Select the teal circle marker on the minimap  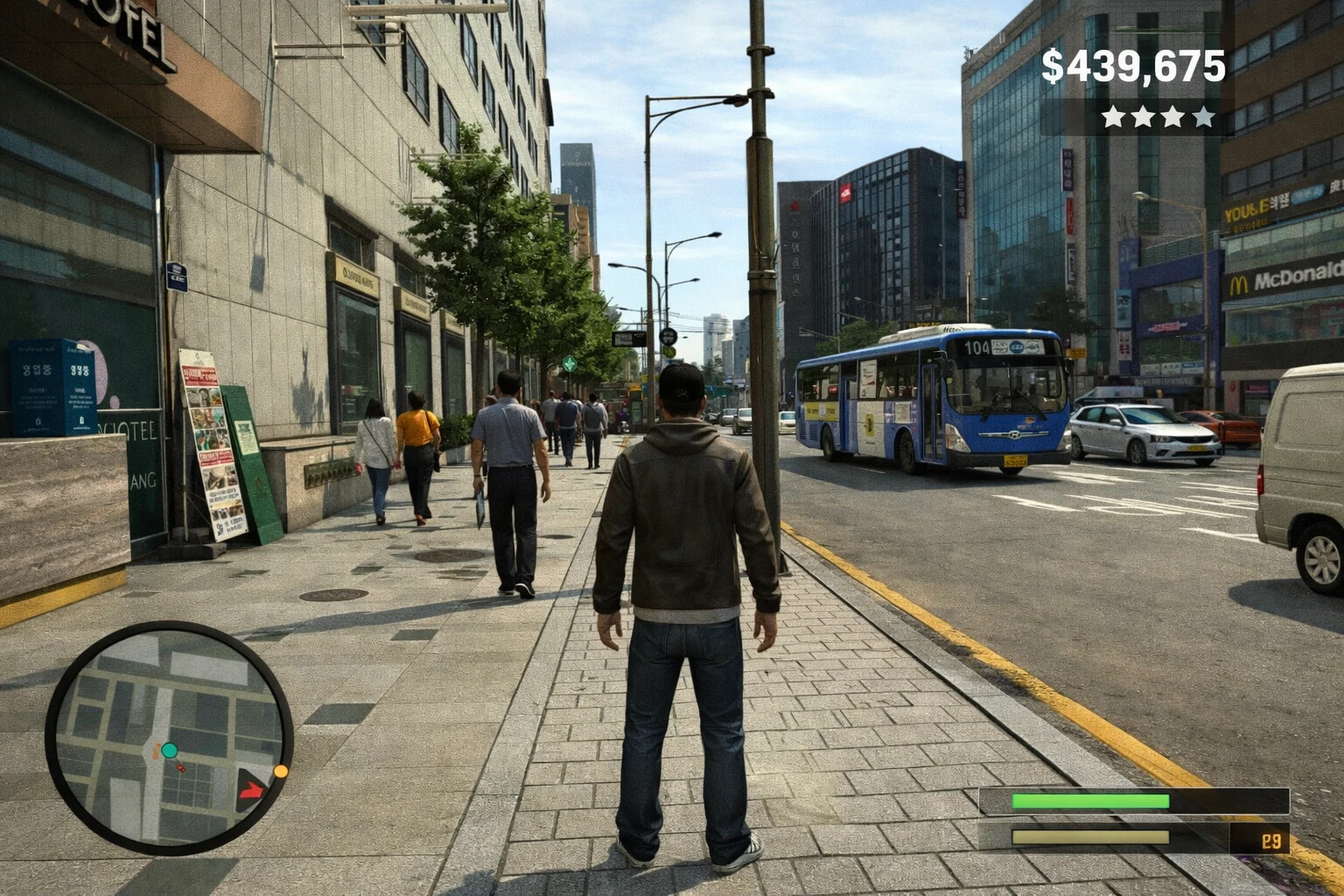pyautogui.click(x=169, y=750)
